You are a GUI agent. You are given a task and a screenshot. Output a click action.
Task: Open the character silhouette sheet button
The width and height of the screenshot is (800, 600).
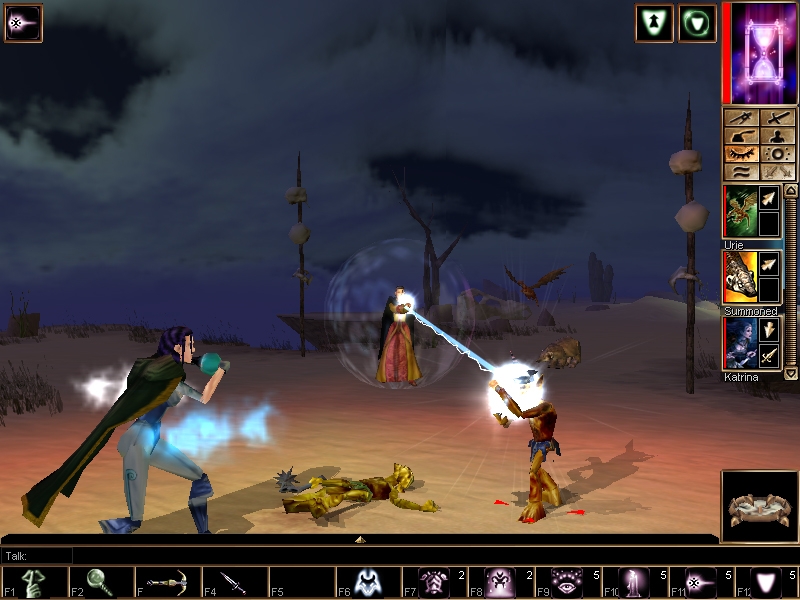click(x=777, y=136)
